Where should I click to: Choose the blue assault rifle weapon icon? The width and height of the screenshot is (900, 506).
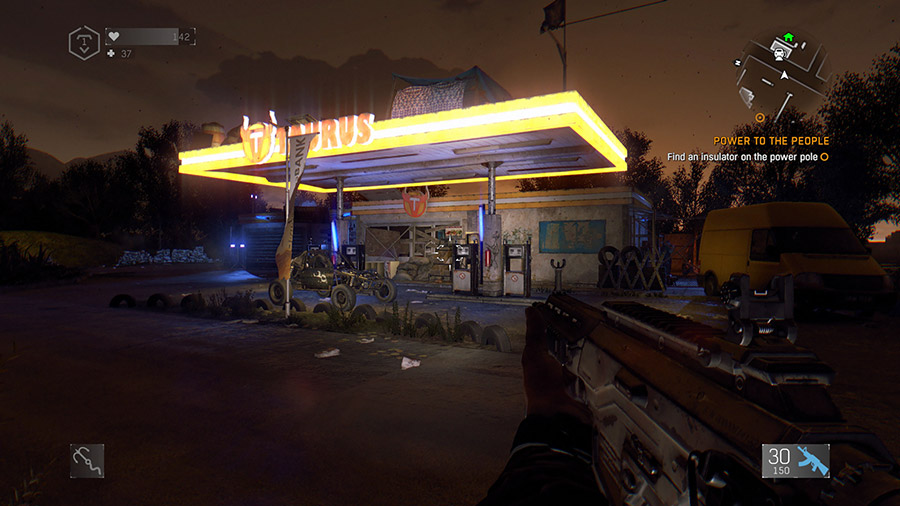[x=812, y=460]
